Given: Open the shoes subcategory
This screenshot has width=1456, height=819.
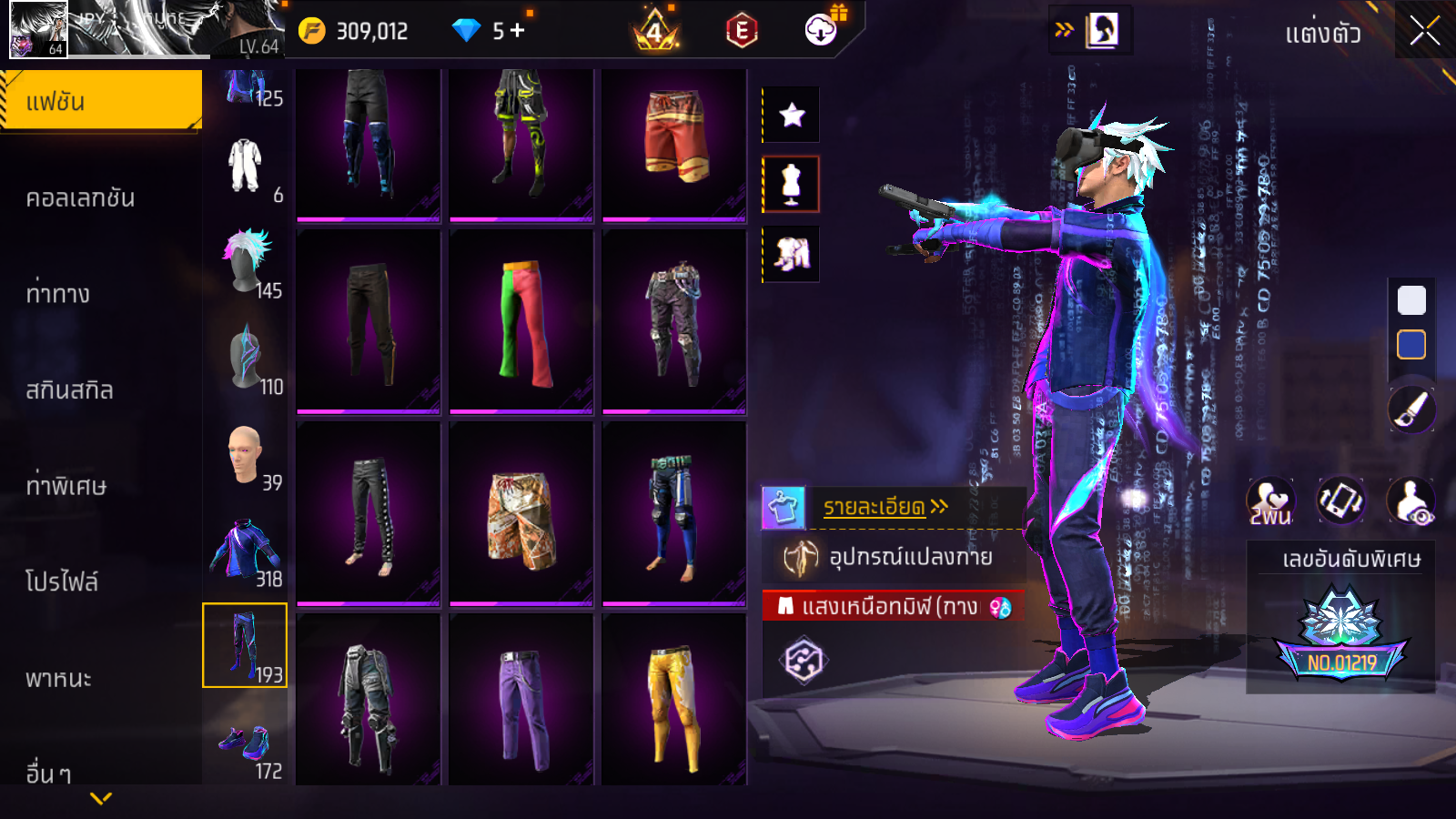Looking at the screenshot, I should pos(245,743).
